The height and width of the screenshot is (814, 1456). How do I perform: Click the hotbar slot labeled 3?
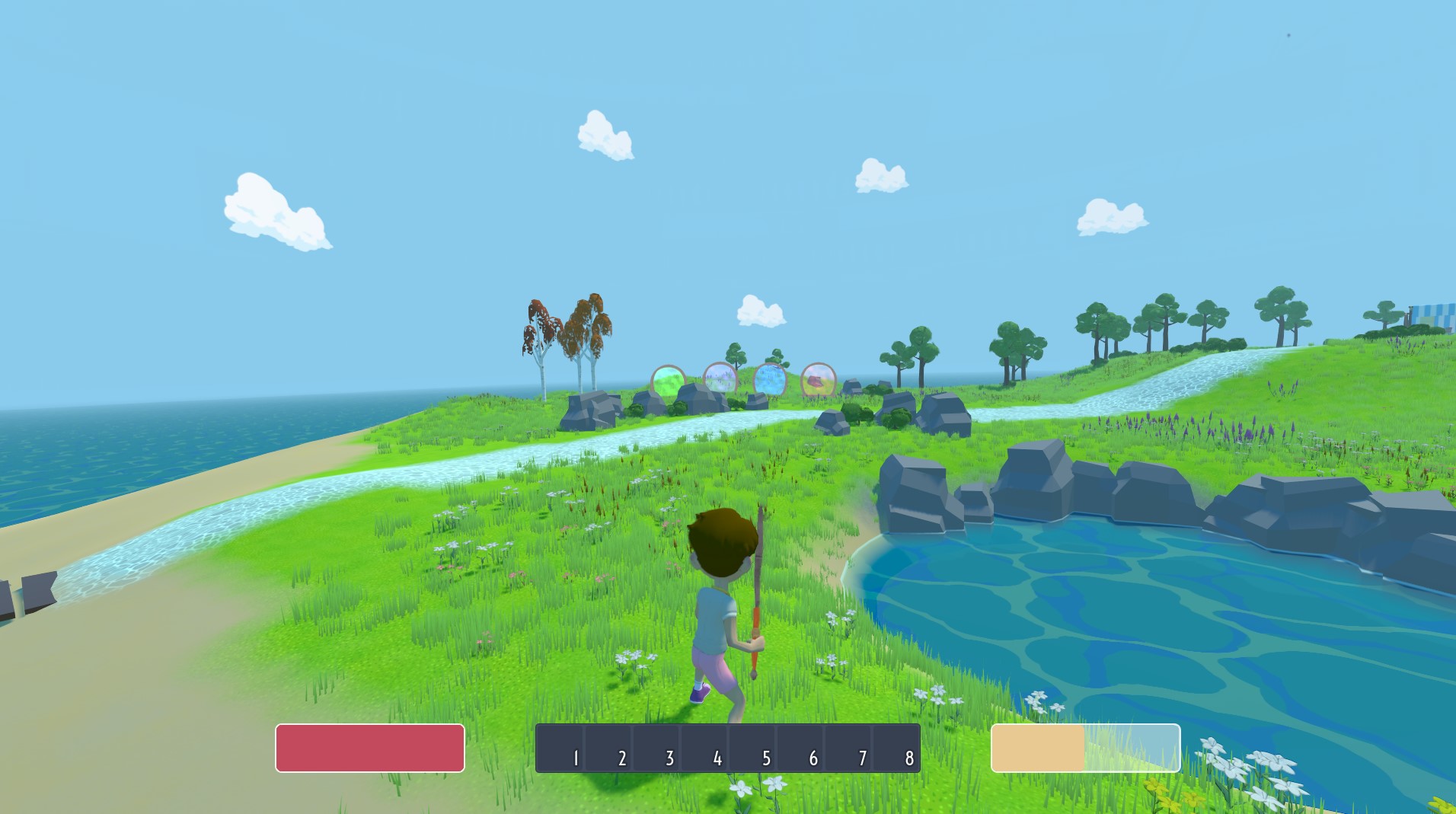[656, 748]
